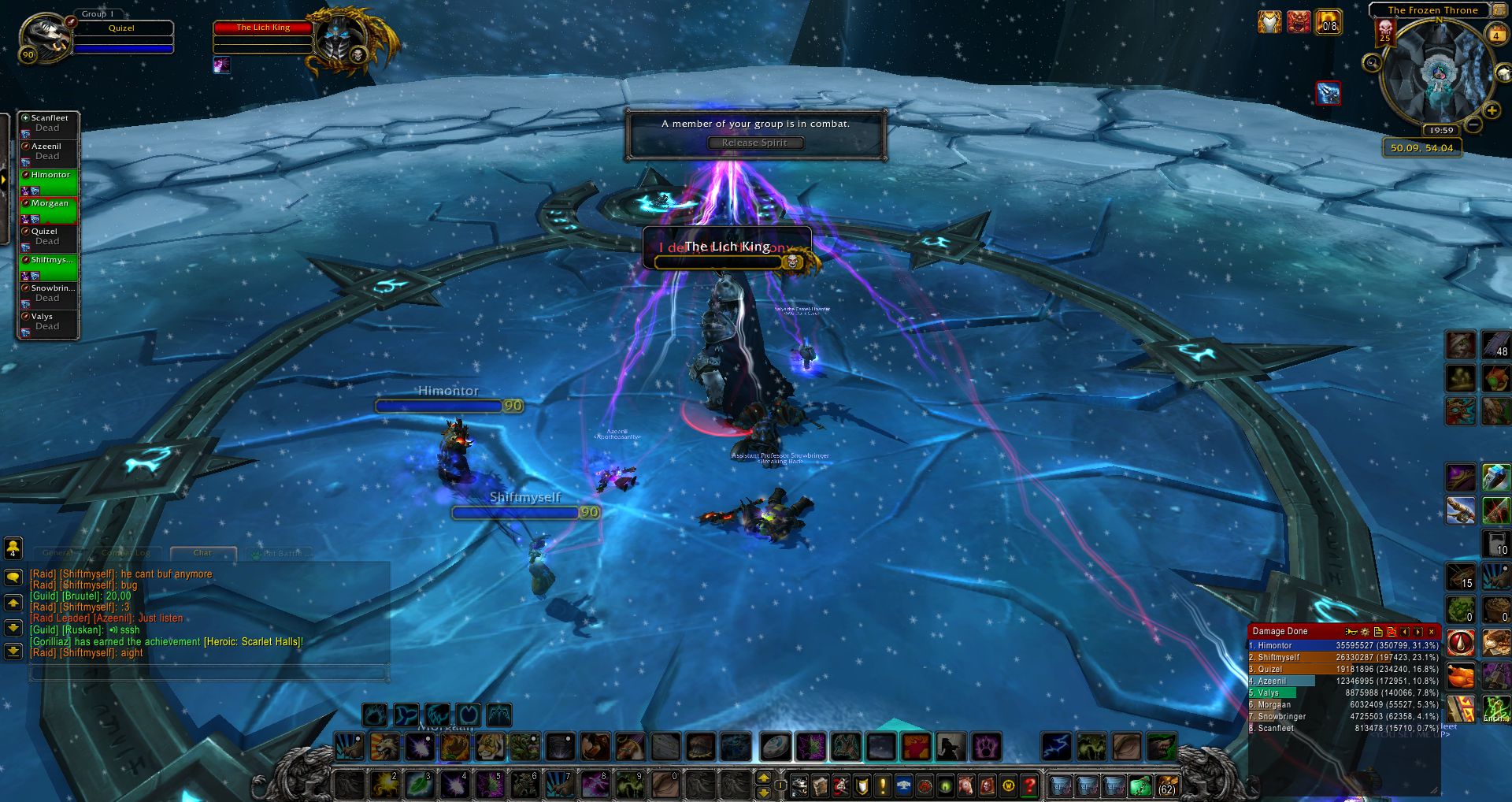
Task: Click the Release Spirit button
Action: (x=755, y=143)
